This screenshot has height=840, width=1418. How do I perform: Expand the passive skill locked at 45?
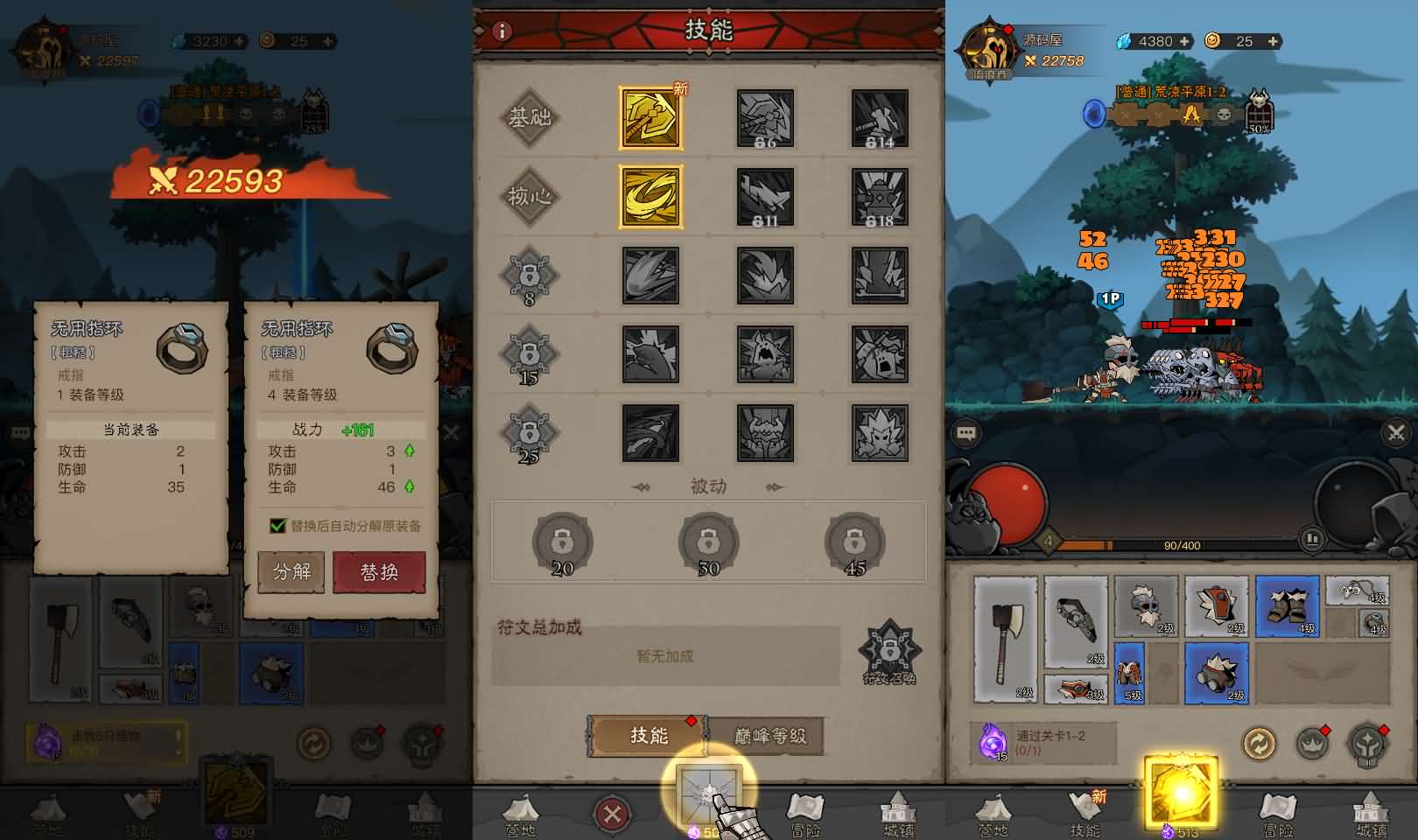[853, 542]
